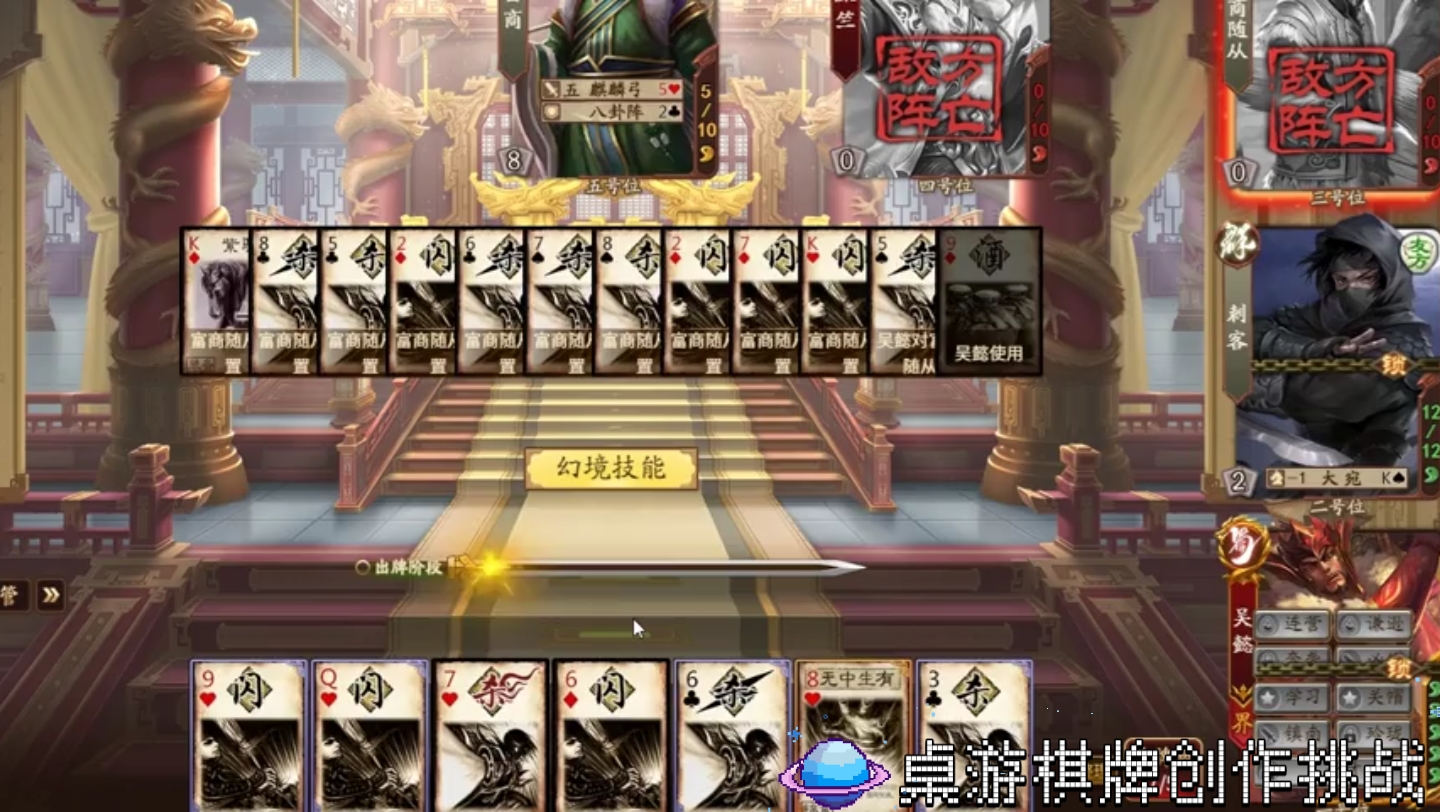
Task: Toggle the 管 auto-play button
Action: coord(7,593)
